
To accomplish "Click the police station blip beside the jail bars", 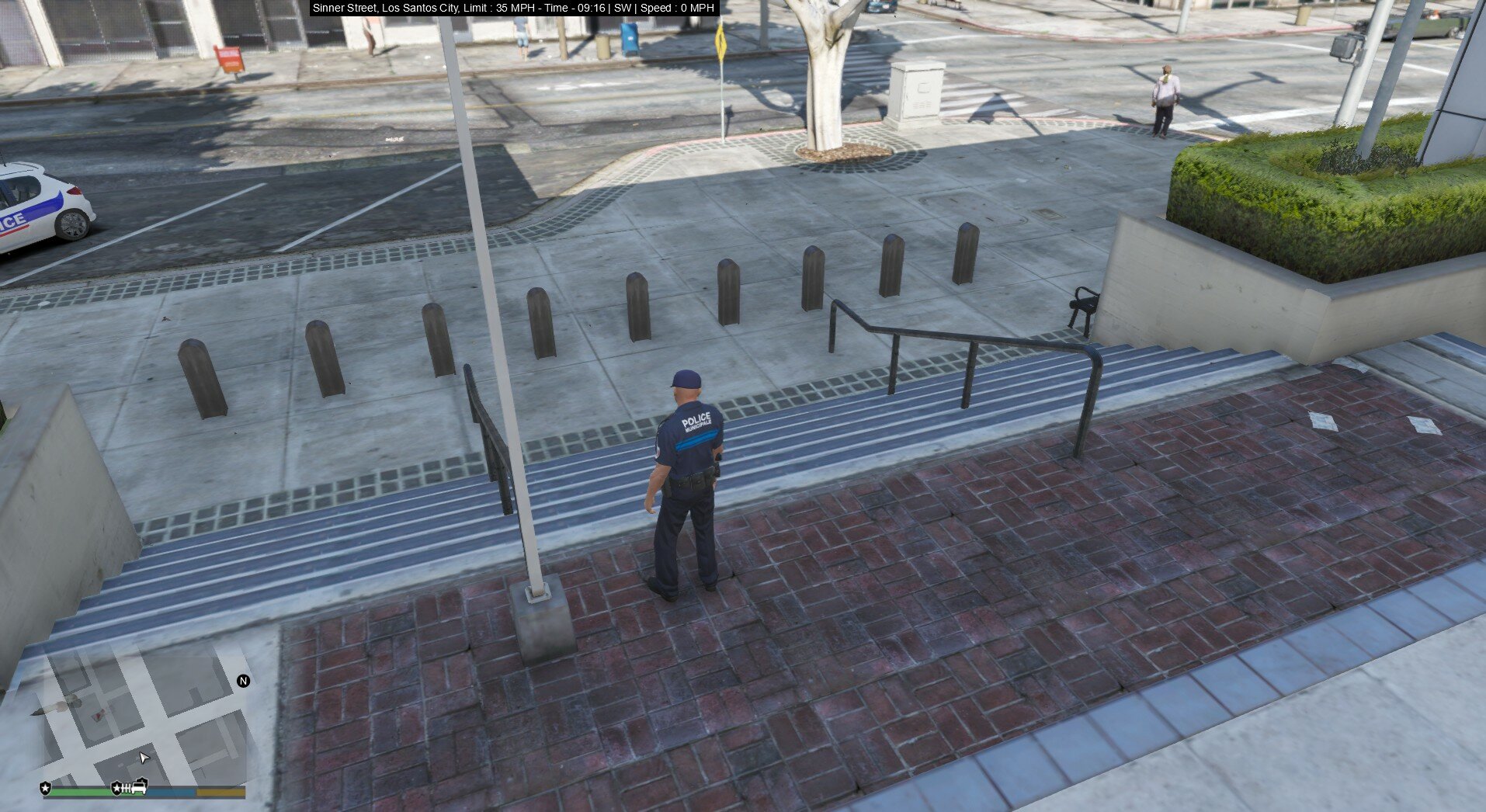I will point(116,789).
